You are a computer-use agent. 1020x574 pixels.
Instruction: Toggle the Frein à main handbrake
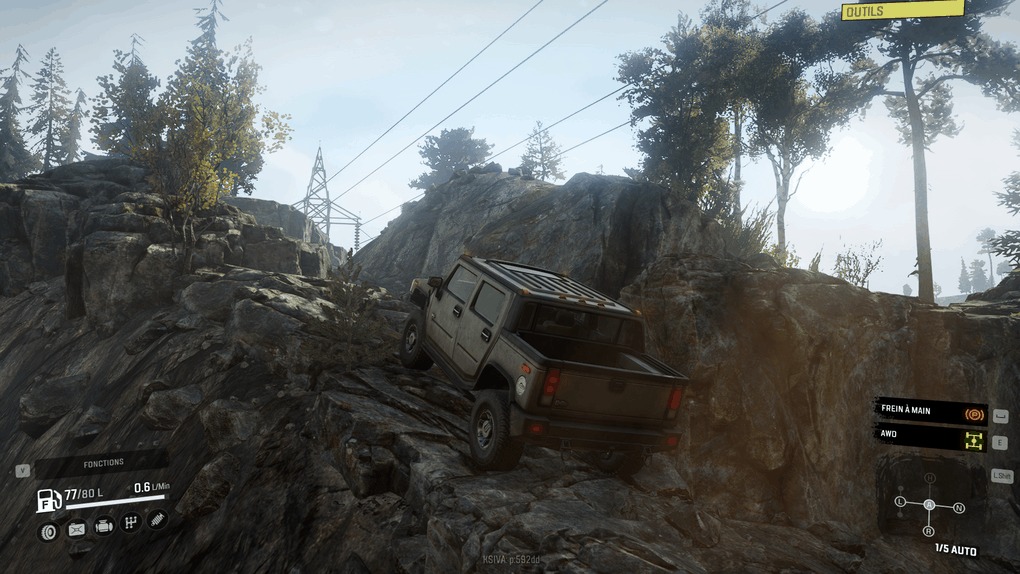930,412
